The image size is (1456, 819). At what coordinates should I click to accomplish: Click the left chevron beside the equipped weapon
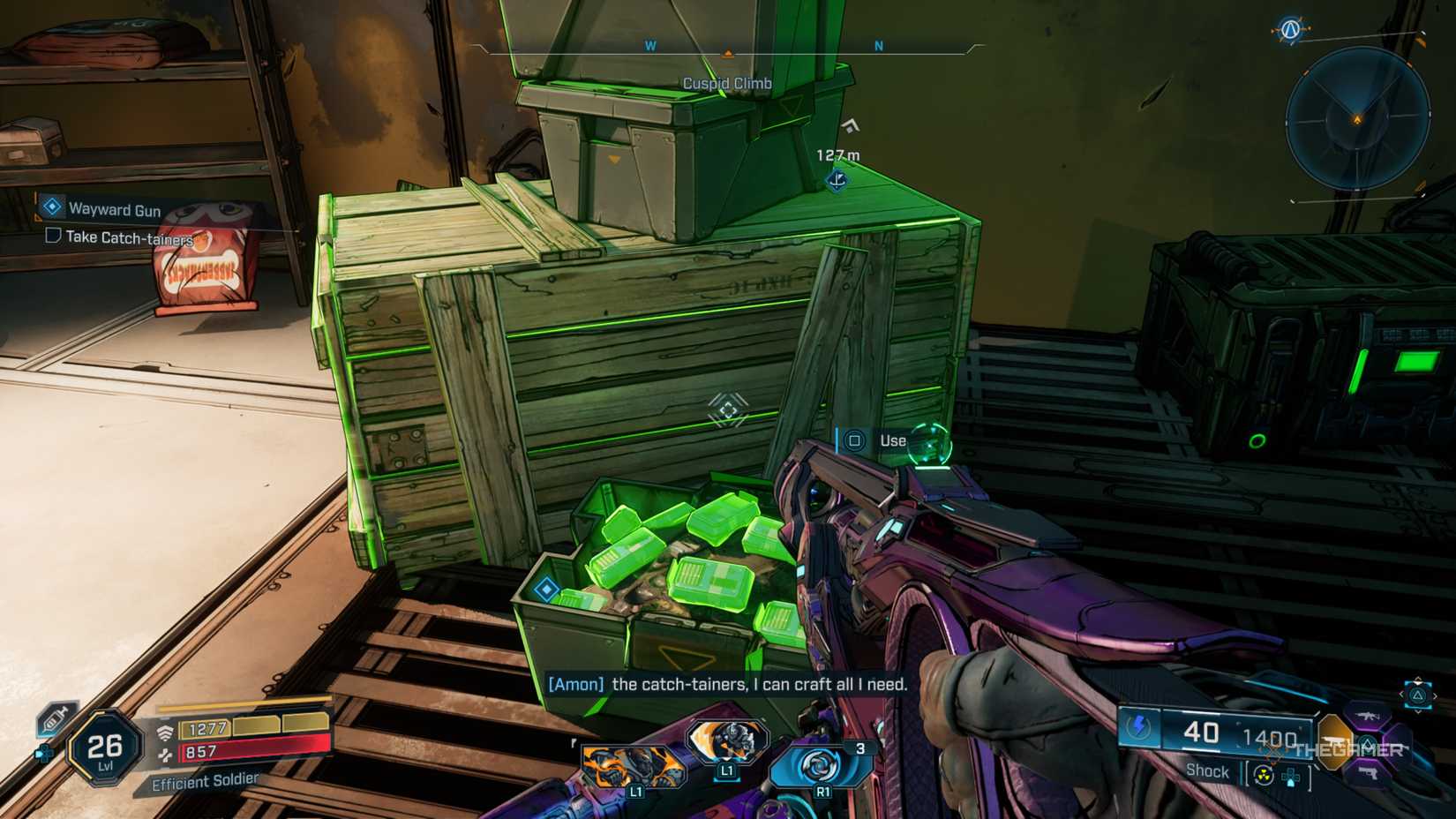coord(1402,694)
